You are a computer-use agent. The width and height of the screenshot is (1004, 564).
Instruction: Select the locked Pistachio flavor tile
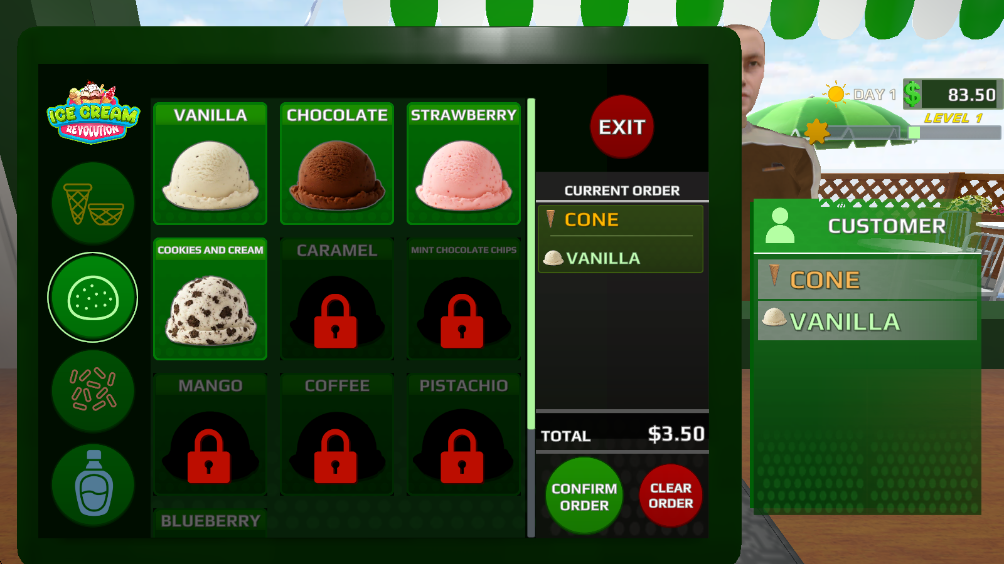(463, 434)
